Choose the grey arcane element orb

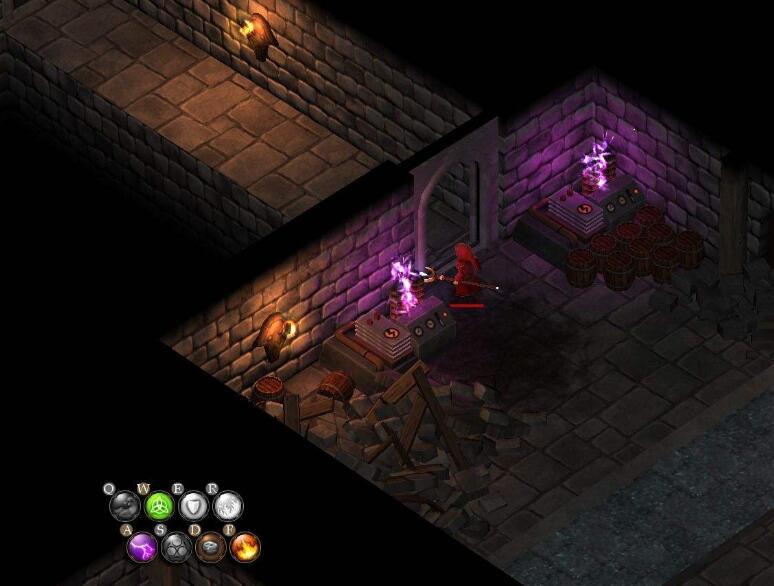pos(176,546)
